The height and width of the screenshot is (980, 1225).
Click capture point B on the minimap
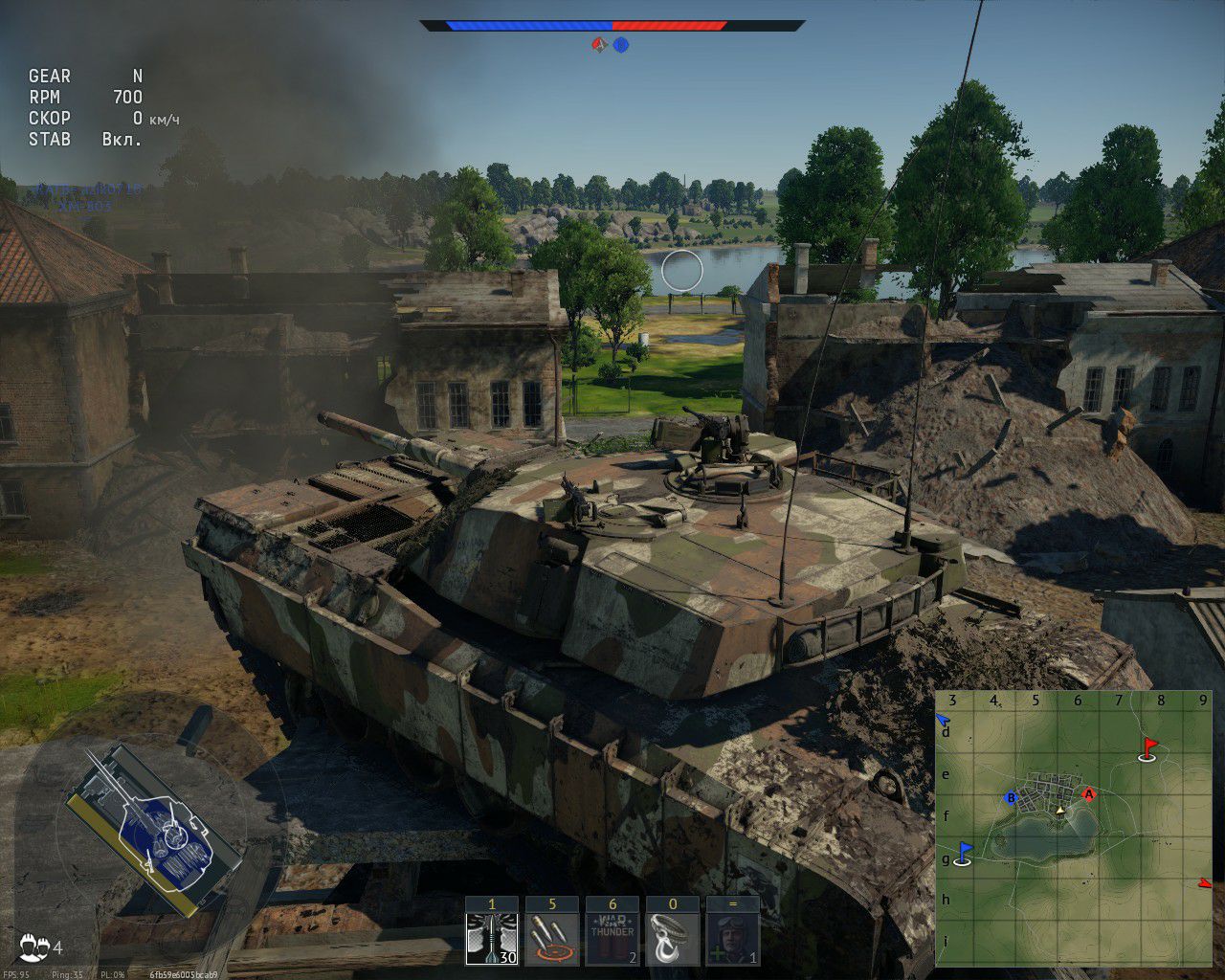pyautogui.click(x=1010, y=798)
